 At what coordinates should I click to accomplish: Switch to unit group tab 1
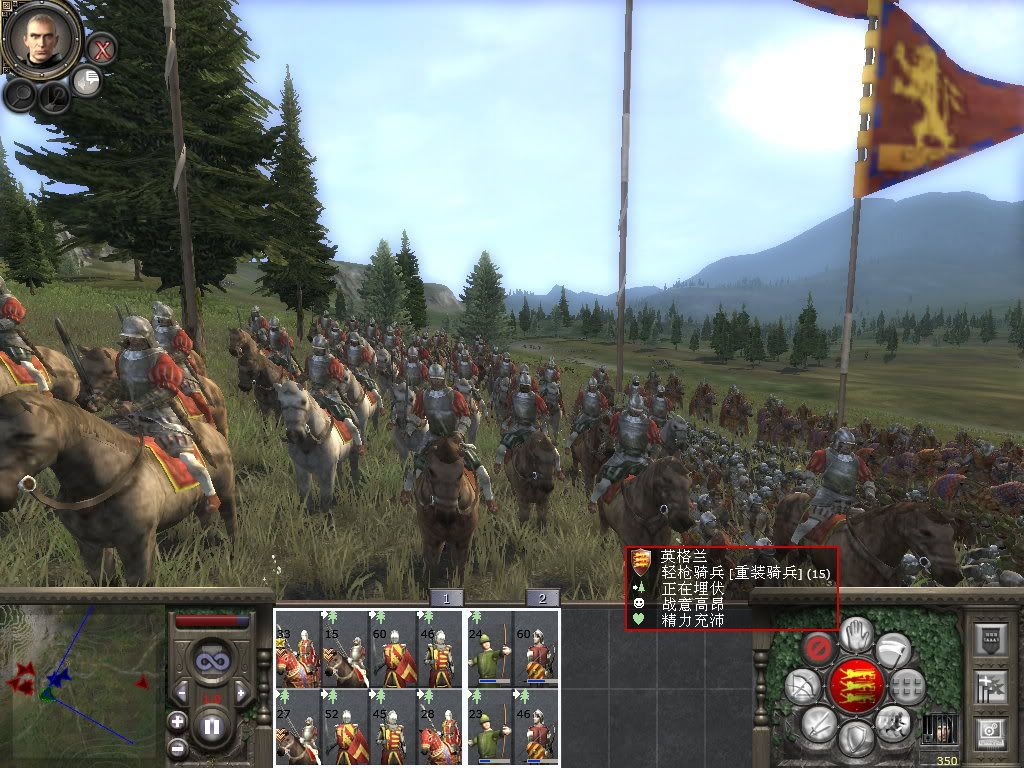point(446,598)
